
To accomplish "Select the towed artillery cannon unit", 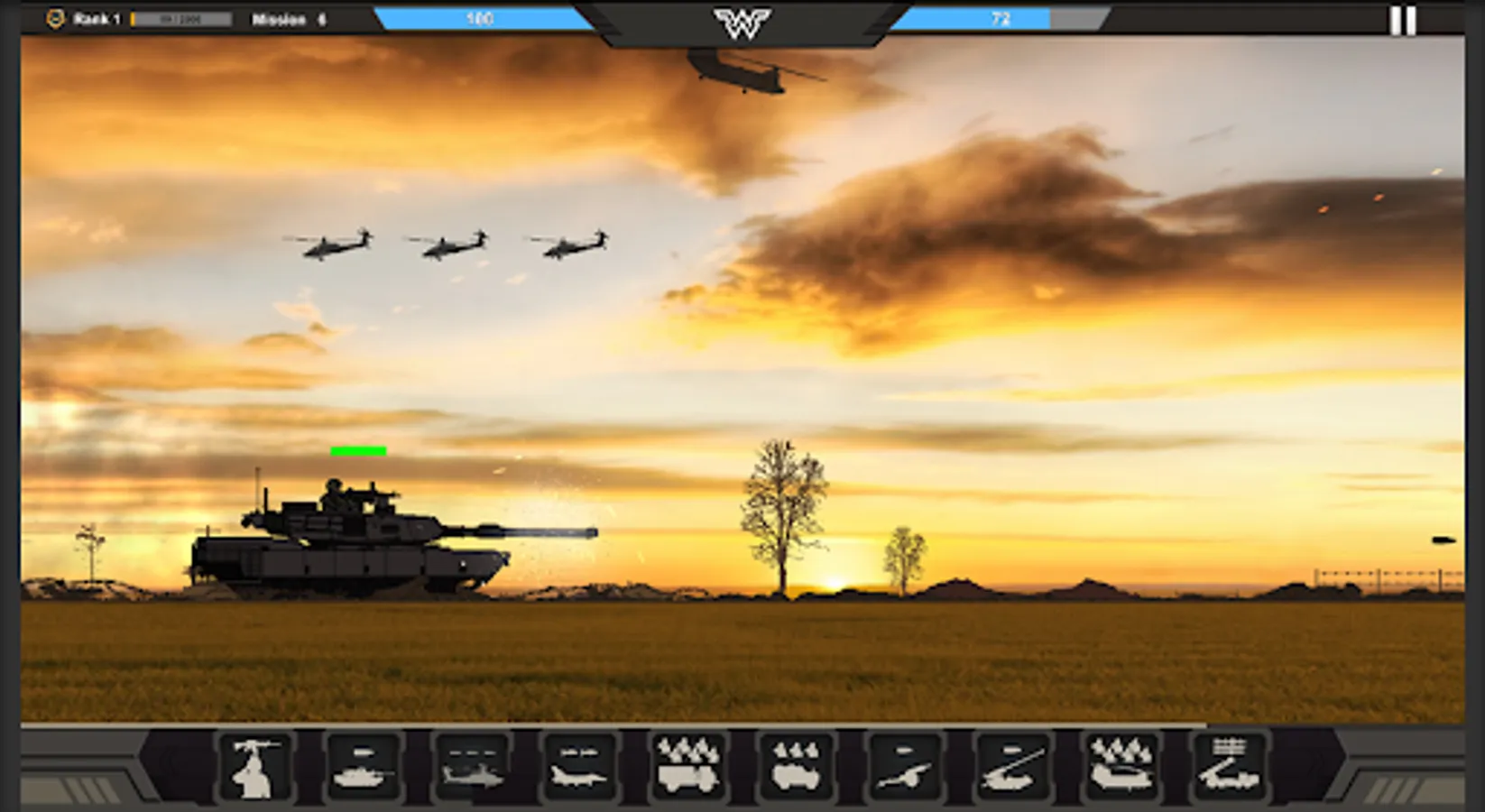I will [x=904, y=769].
